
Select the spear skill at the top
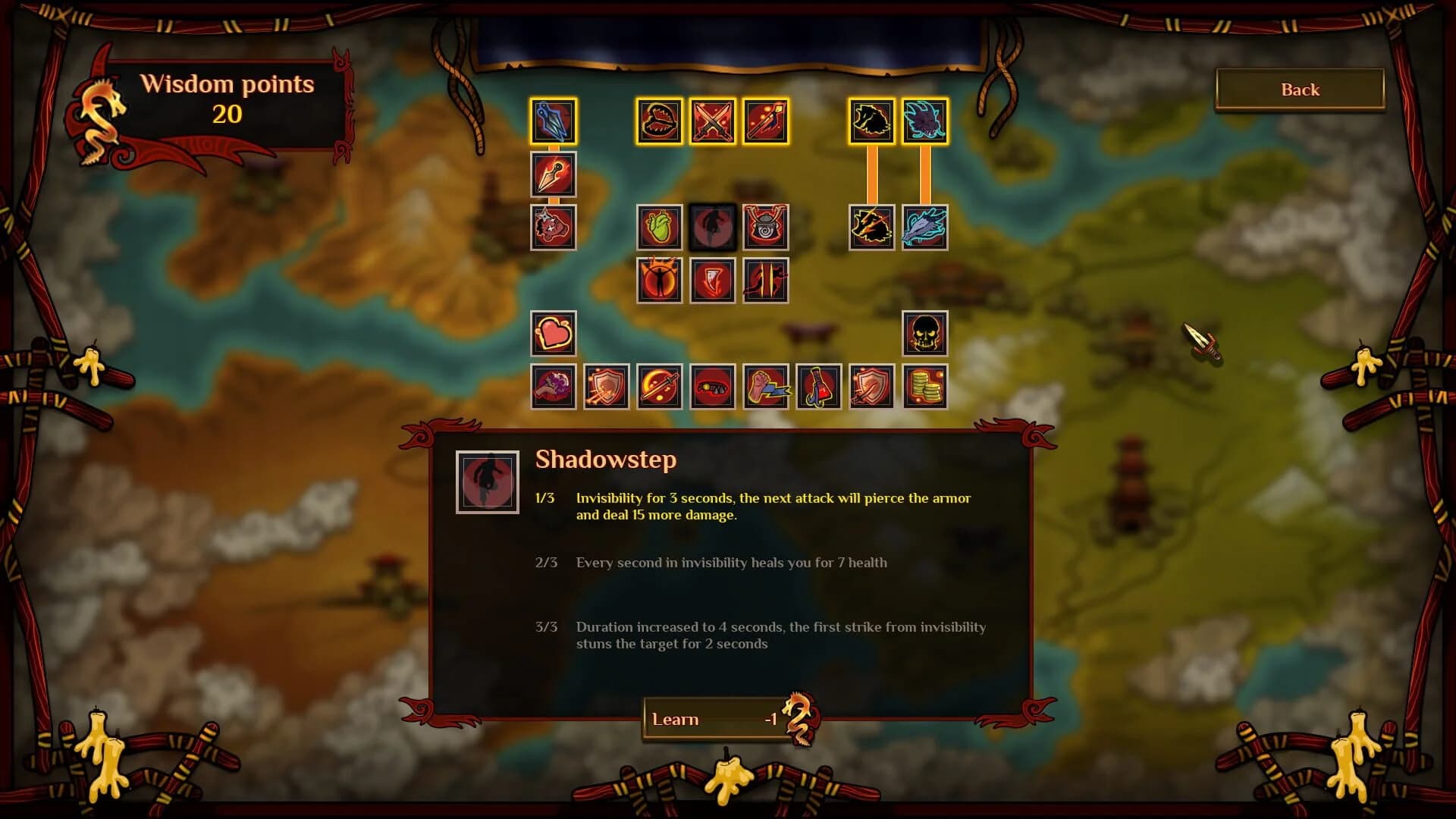[765, 121]
